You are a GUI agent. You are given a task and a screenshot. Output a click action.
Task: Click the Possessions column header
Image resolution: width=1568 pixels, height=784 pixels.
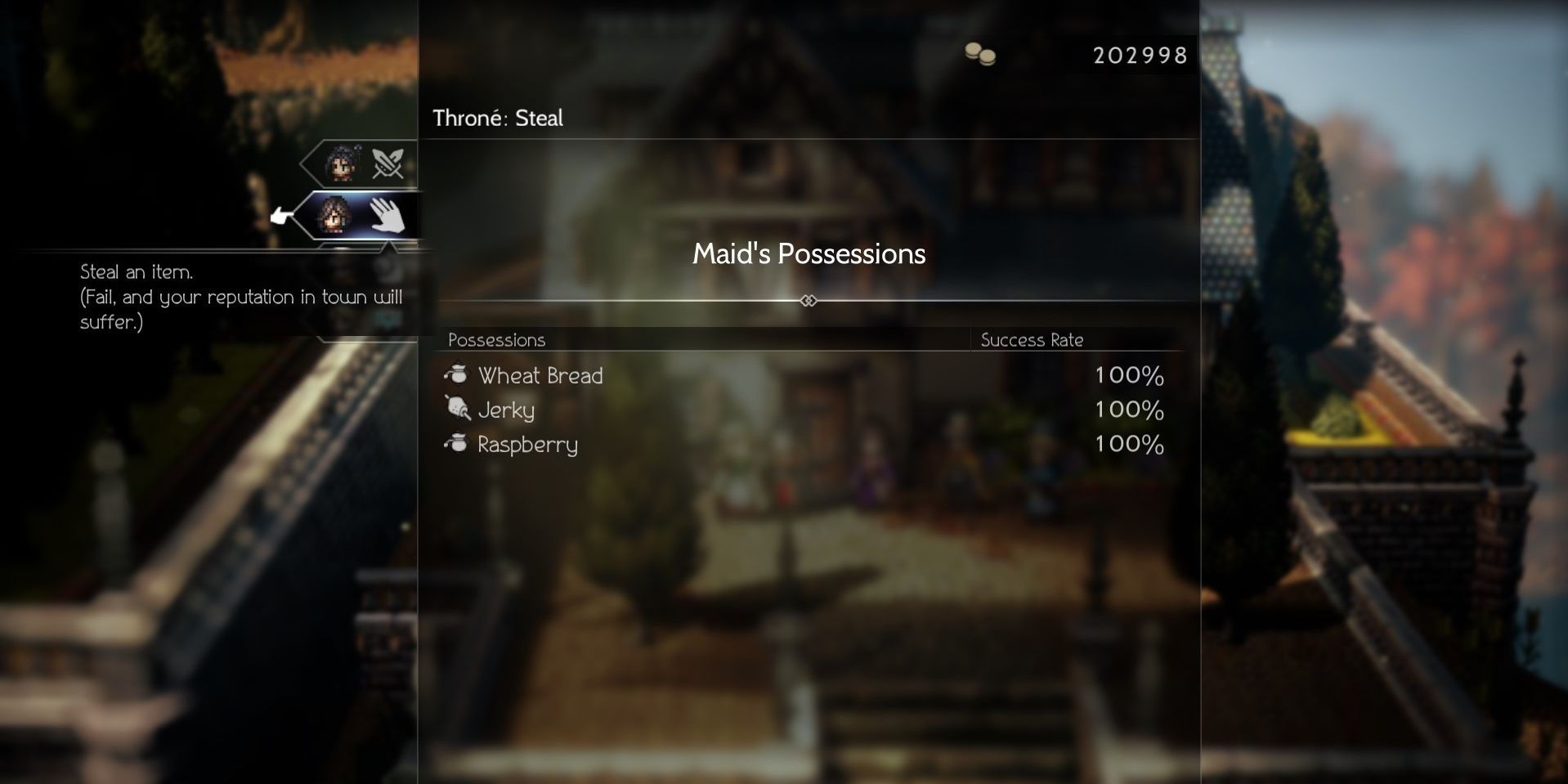coord(497,341)
